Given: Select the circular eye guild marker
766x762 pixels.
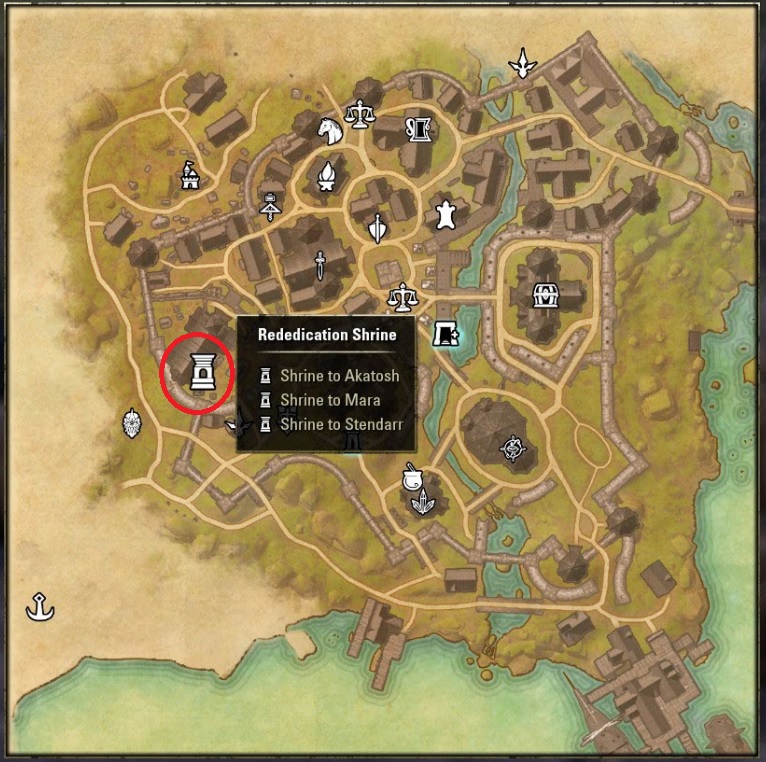Looking at the screenshot, I should (x=514, y=447).
